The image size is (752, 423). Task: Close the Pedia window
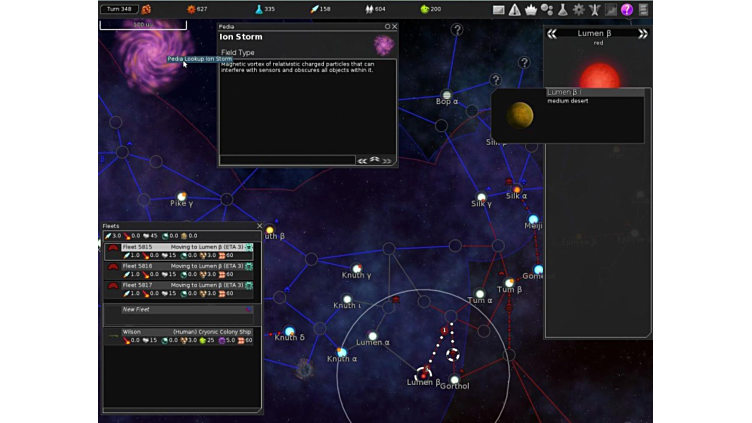(x=395, y=27)
